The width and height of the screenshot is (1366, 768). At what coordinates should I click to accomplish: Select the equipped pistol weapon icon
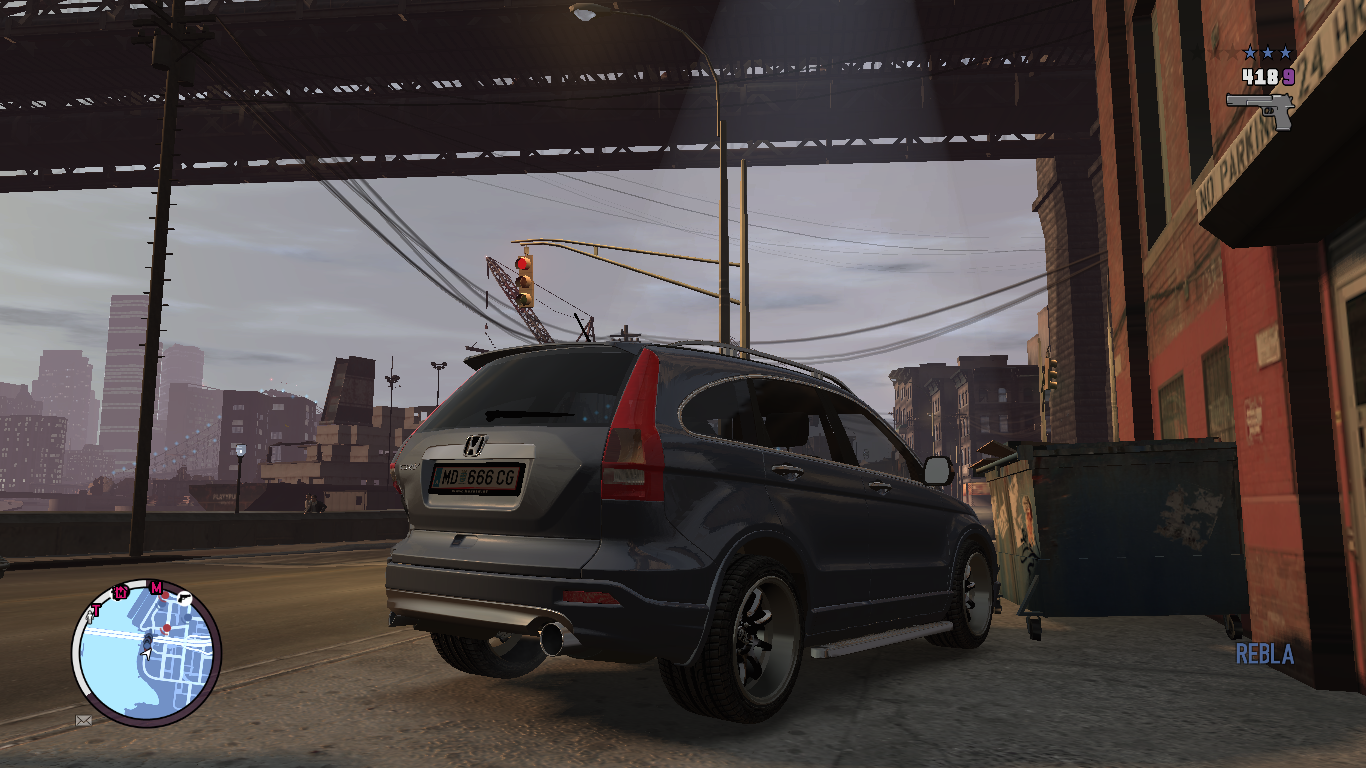1260,107
